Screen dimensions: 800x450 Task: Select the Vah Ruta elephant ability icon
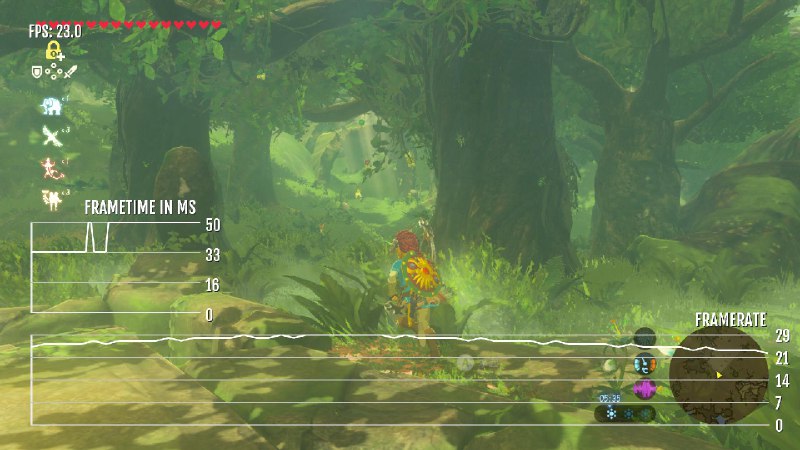(x=51, y=106)
